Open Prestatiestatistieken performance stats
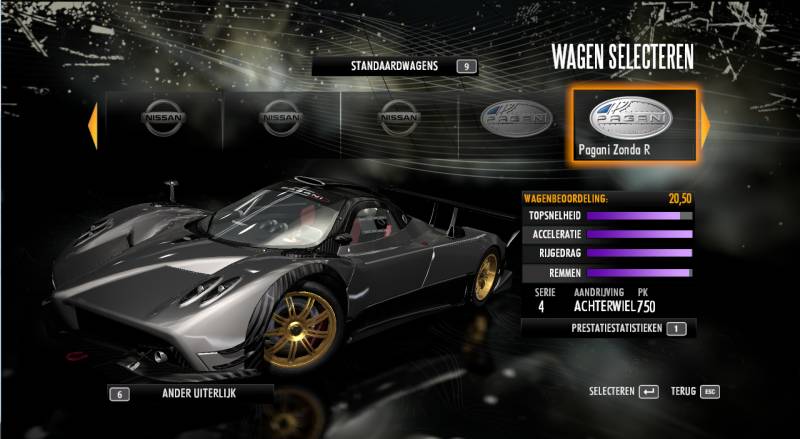The width and height of the screenshot is (800, 439). (608, 327)
